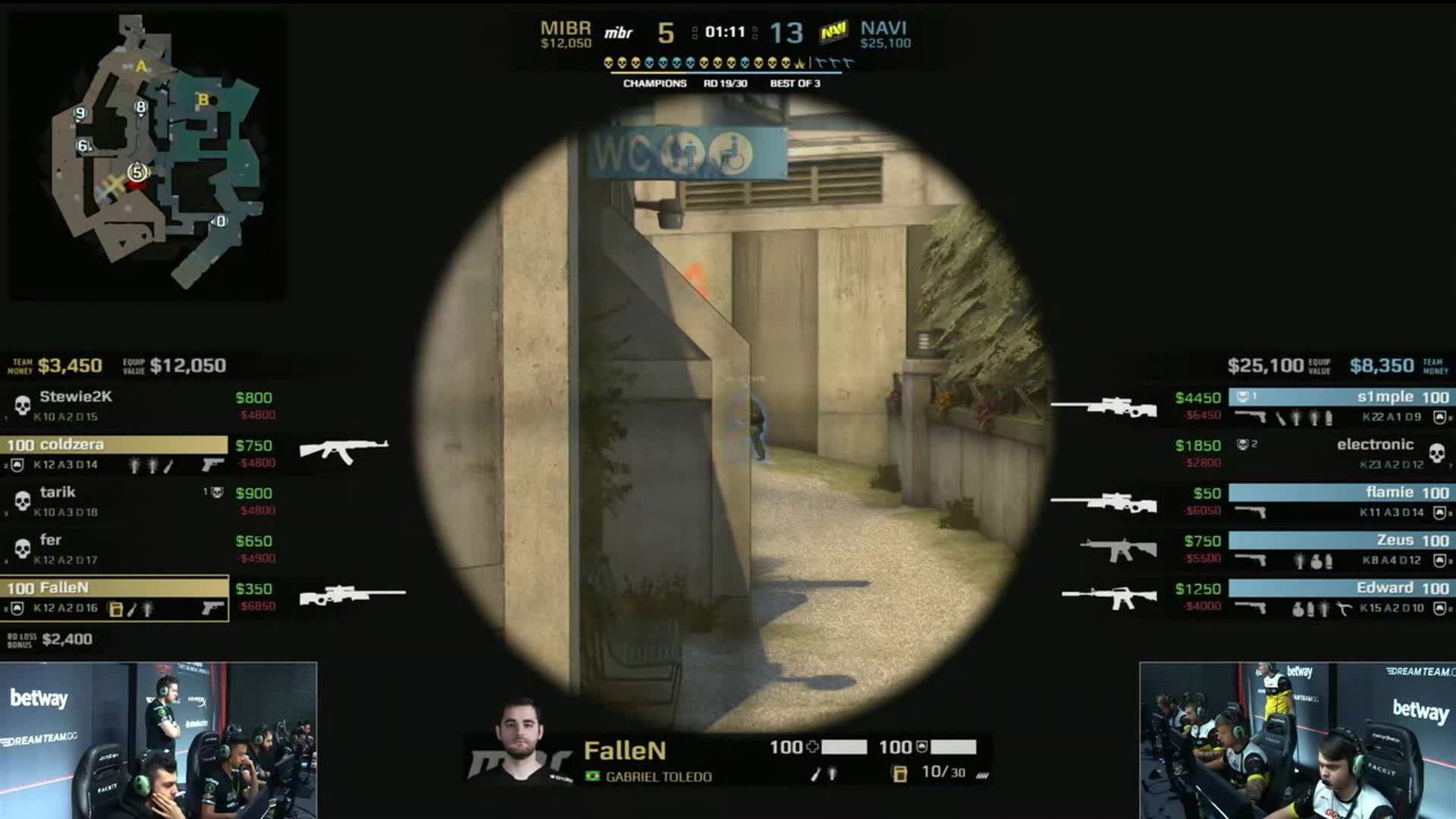Select Edward's player row
This screenshot has width=1456, height=819.
tap(1339, 597)
